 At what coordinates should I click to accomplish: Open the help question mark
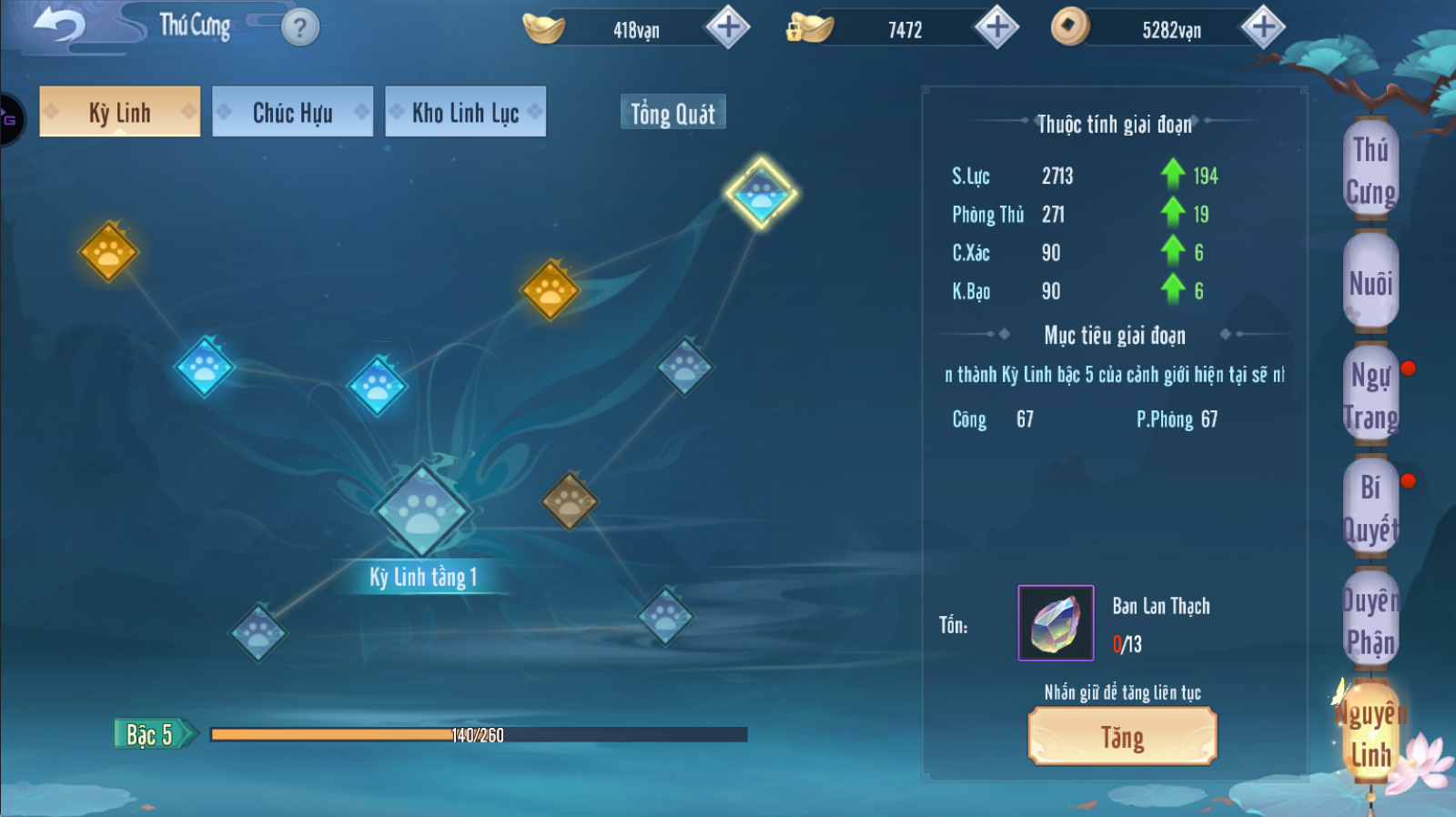click(300, 28)
